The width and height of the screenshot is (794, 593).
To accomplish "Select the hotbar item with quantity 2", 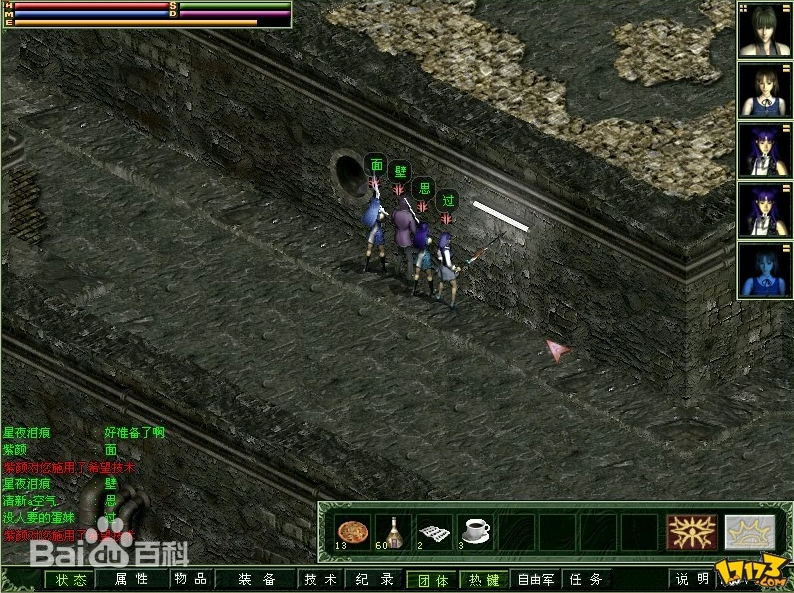I will coord(433,532).
